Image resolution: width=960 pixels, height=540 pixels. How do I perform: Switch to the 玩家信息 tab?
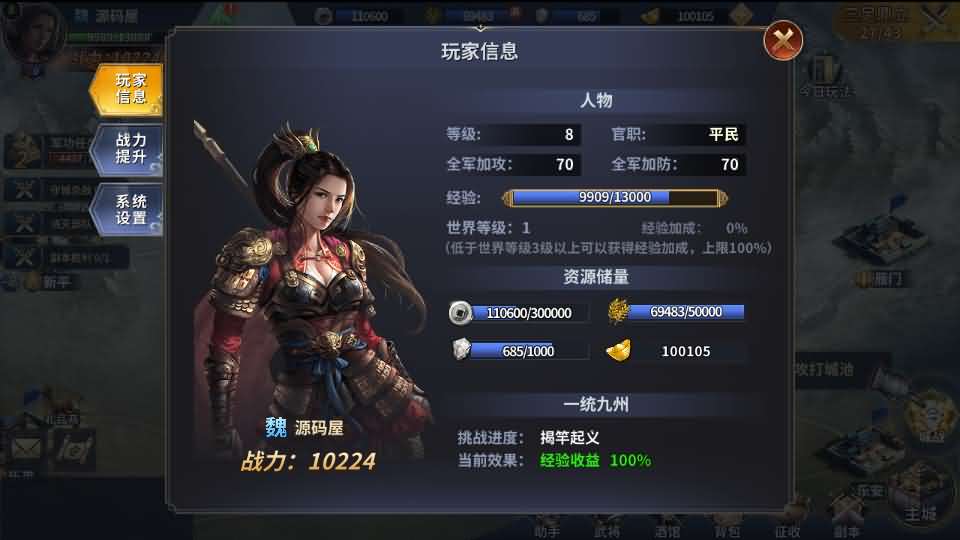(x=129, y=89)
